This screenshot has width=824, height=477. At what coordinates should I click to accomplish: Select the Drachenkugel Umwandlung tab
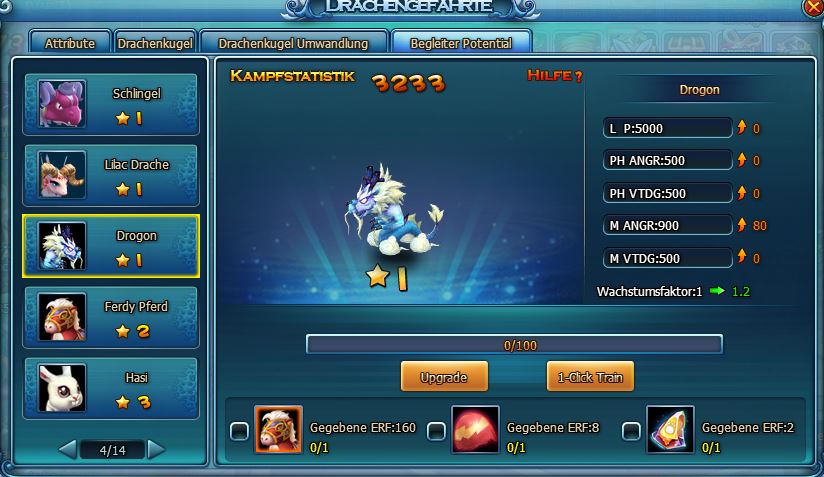[x=292, y=43]
